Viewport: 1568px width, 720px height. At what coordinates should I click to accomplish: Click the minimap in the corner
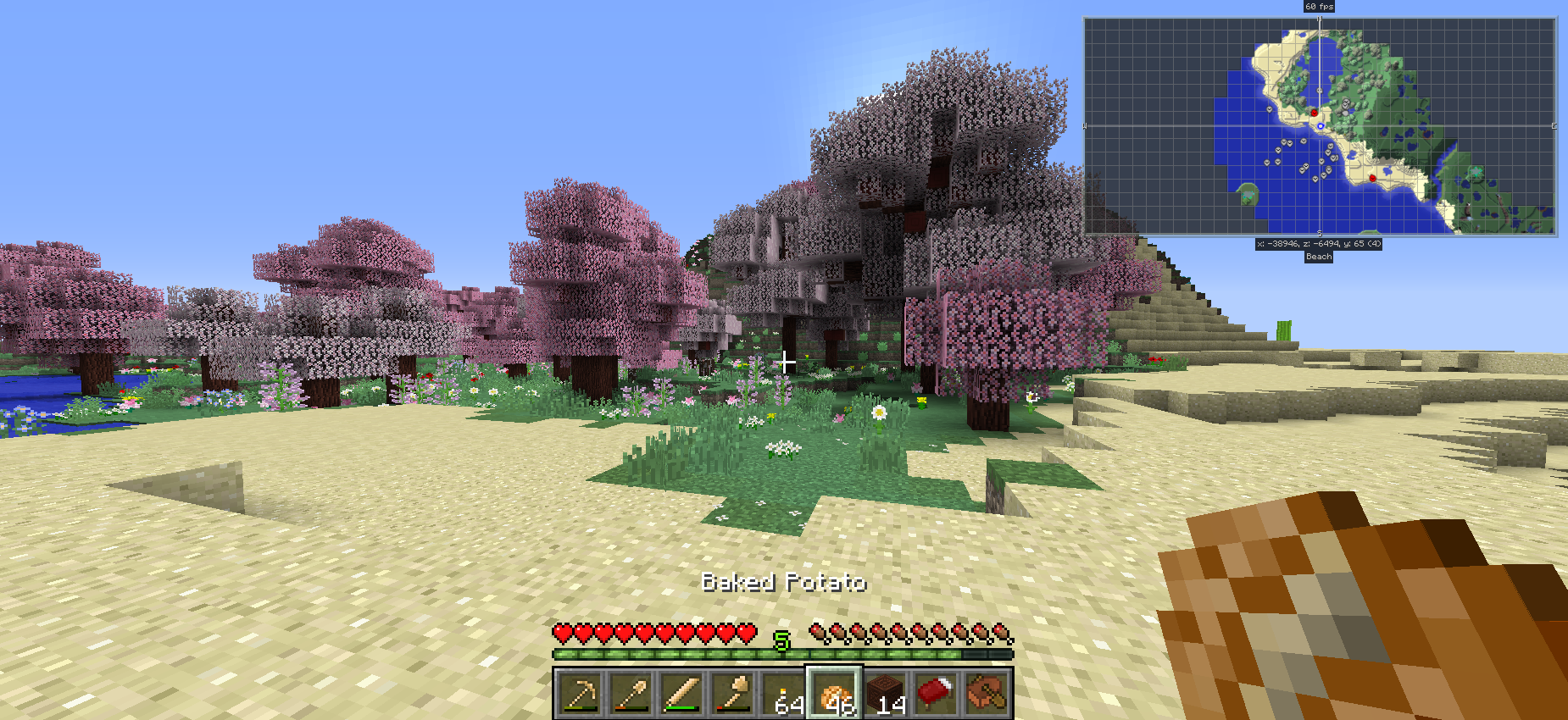tap(1319, 126)
